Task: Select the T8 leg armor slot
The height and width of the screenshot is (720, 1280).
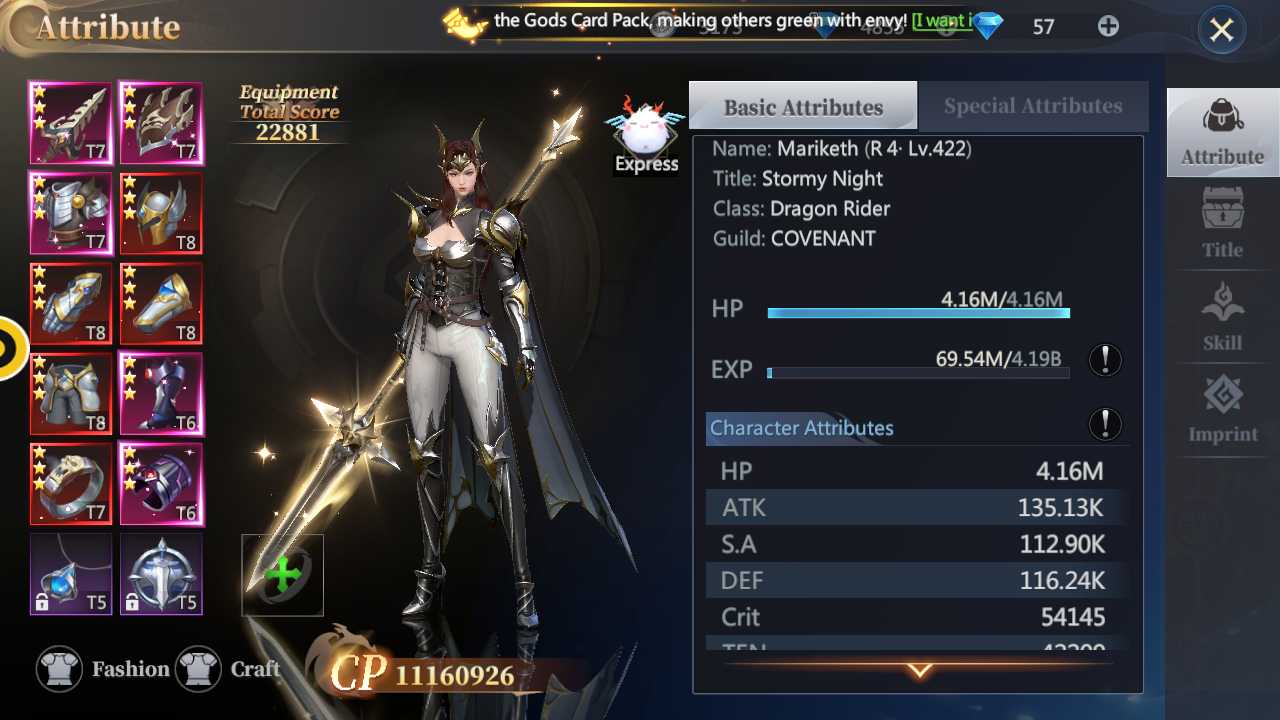Action: click(x=71, y=393)
